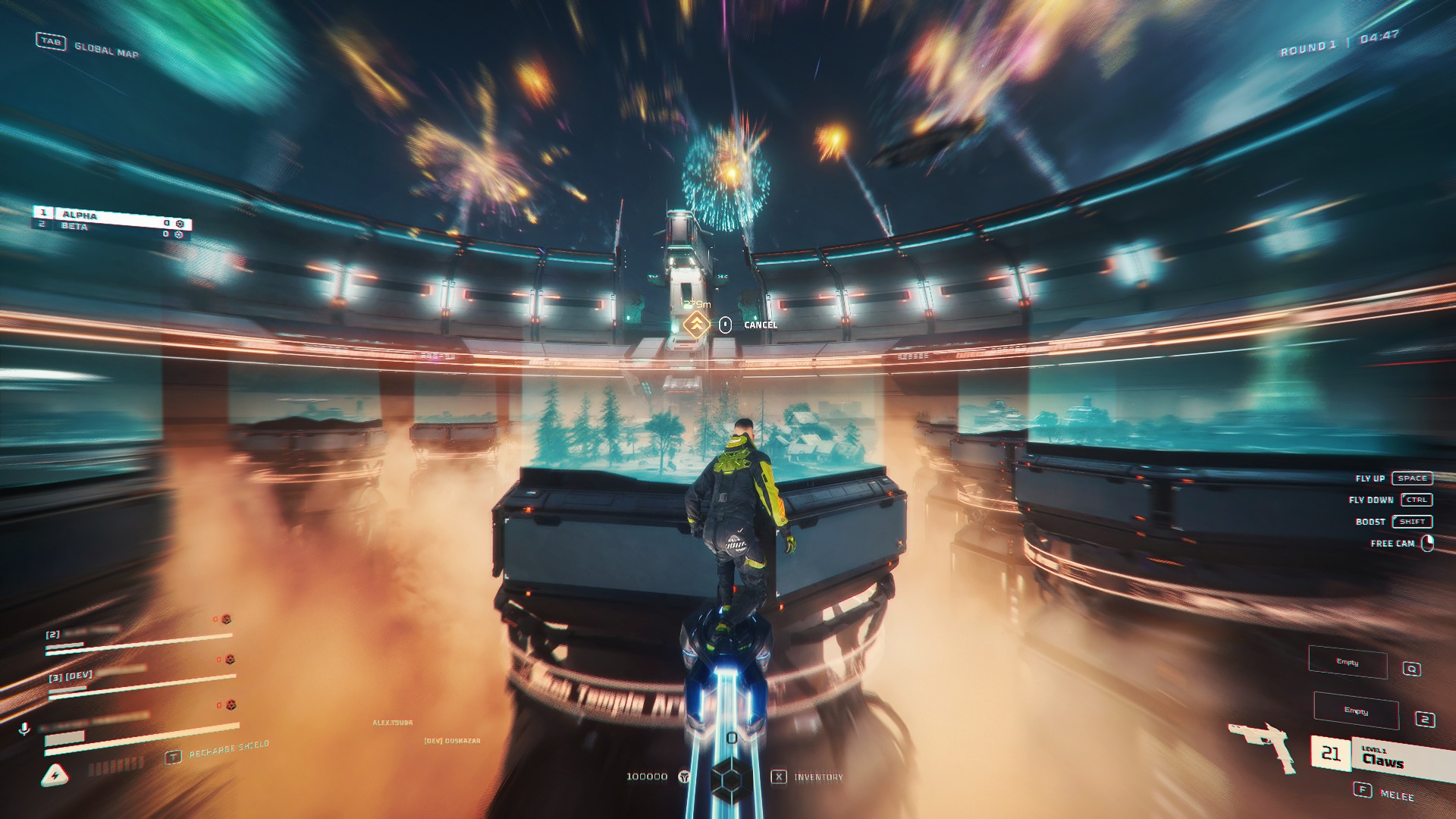Image resolution: width=1456 pixels, height=819 pixels.
Task: Click the lightning bolt shield icon
Action: tap(55, 775)
